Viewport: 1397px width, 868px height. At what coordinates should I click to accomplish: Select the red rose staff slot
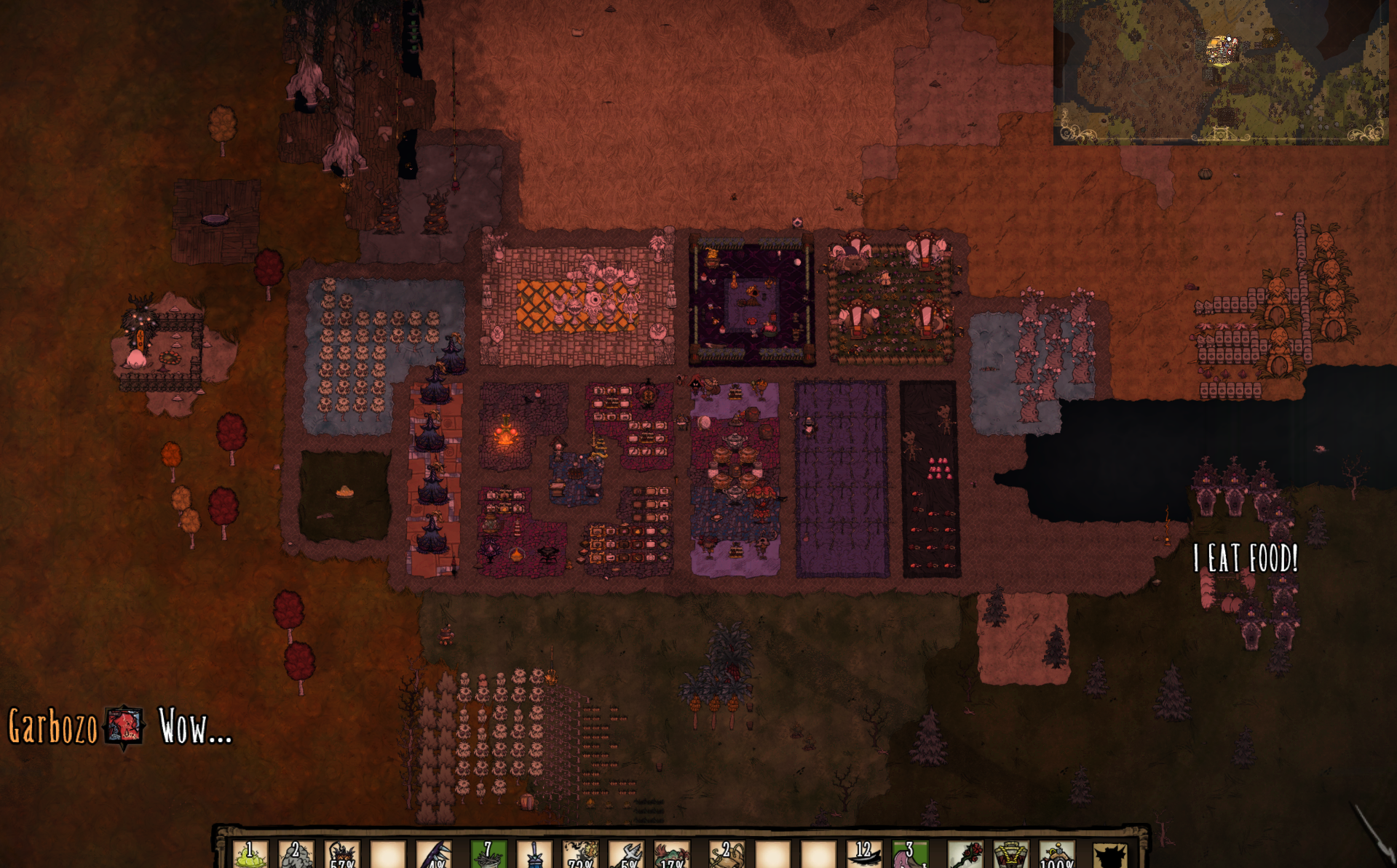[965, 854]
